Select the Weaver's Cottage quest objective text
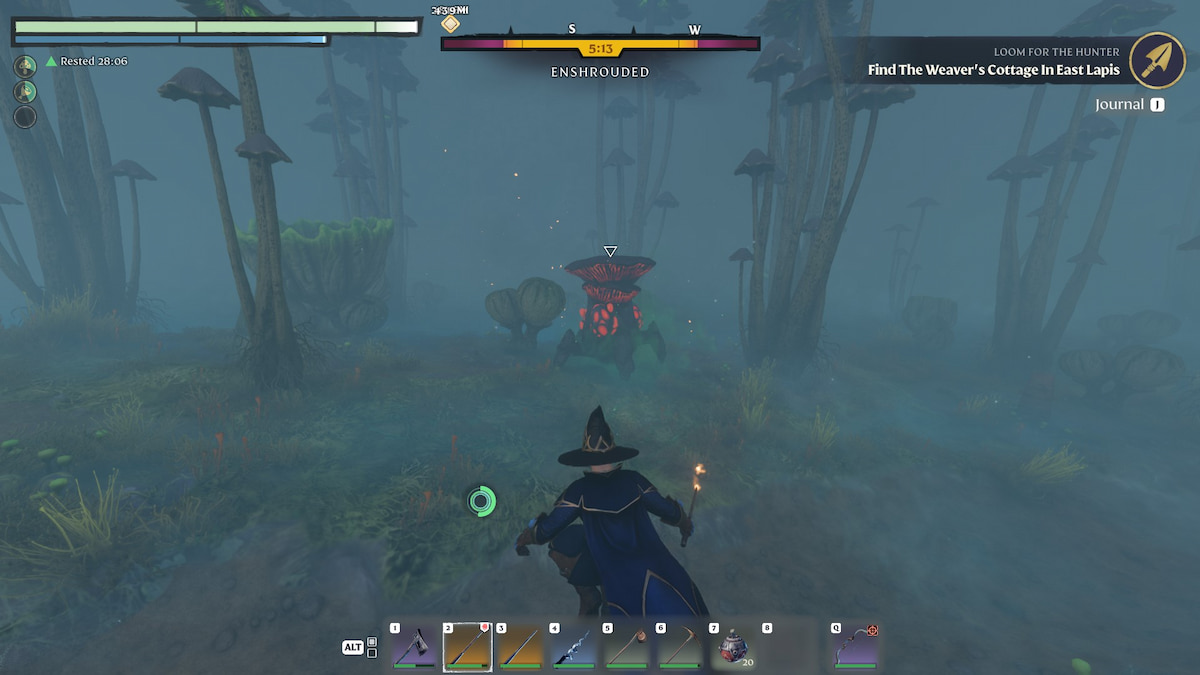The image size is (1200, 675). (x=993, y=70)
